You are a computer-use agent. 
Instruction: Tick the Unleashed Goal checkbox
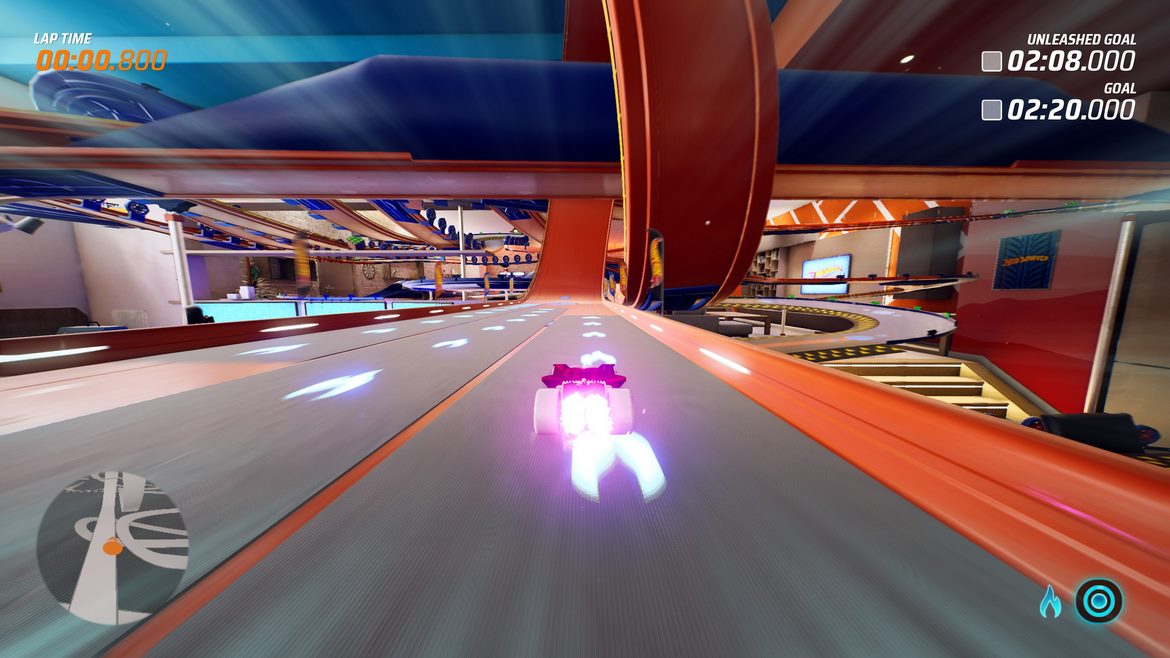tap(992, 62)
